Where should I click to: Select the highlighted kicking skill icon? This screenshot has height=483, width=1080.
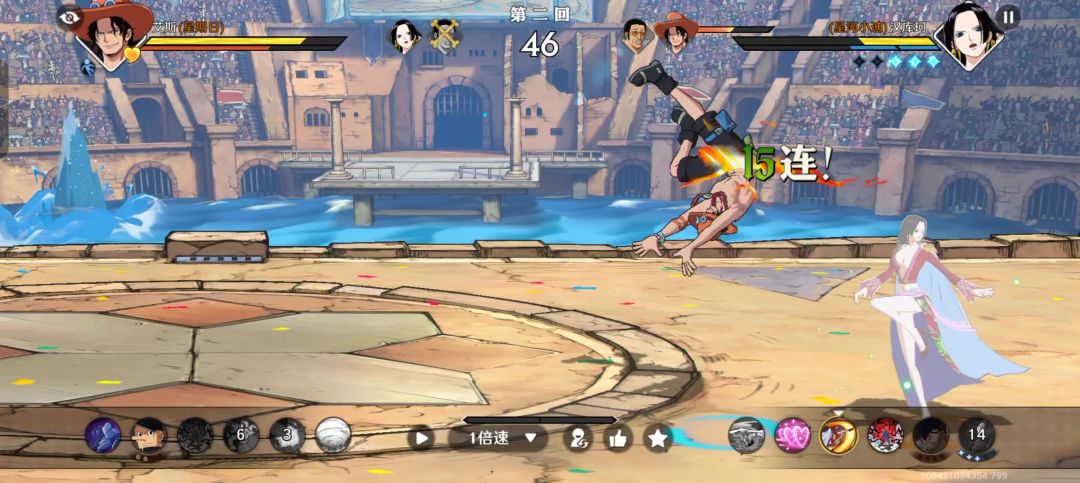(838, 434)
